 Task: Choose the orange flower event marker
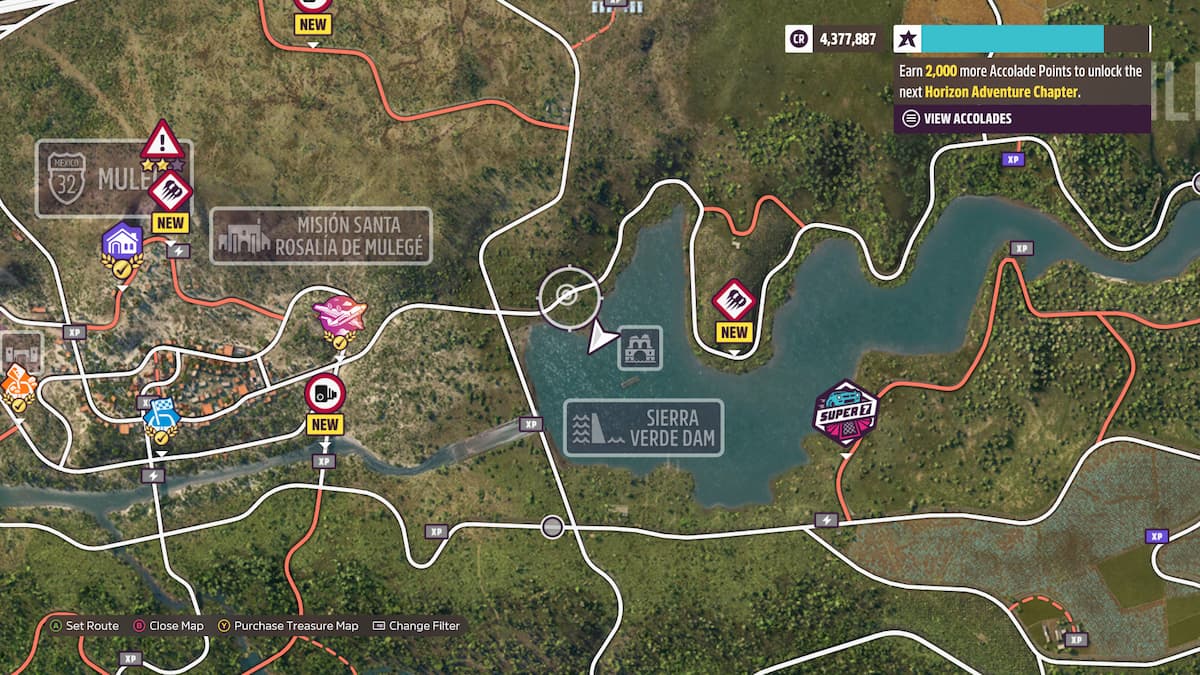click(x=17, y=381)
